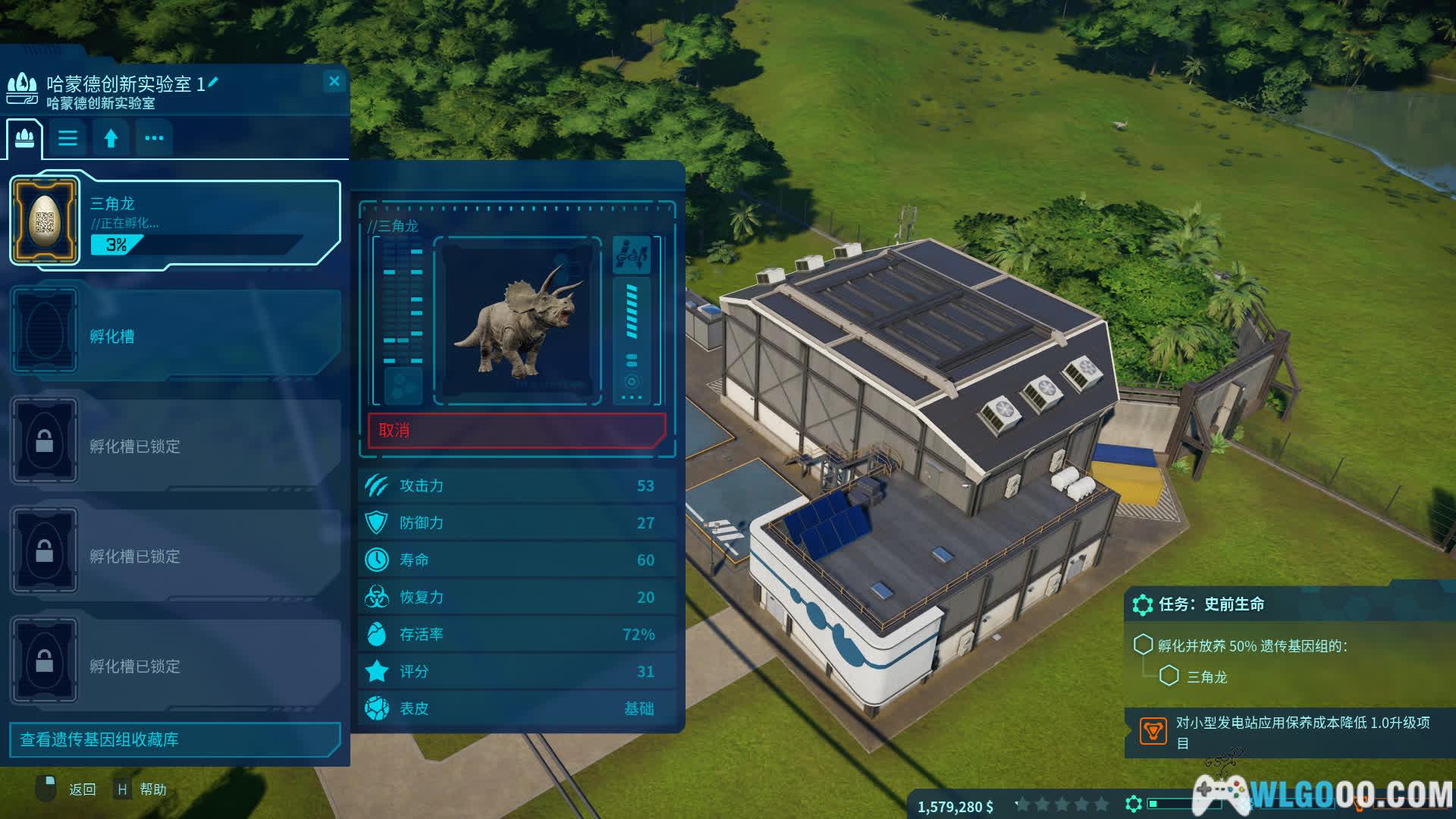The width and height of the screenshot is (1456, 819).
Task: Click the genome DNA icon beside dinosaur preview
Action: coord(632,254)
